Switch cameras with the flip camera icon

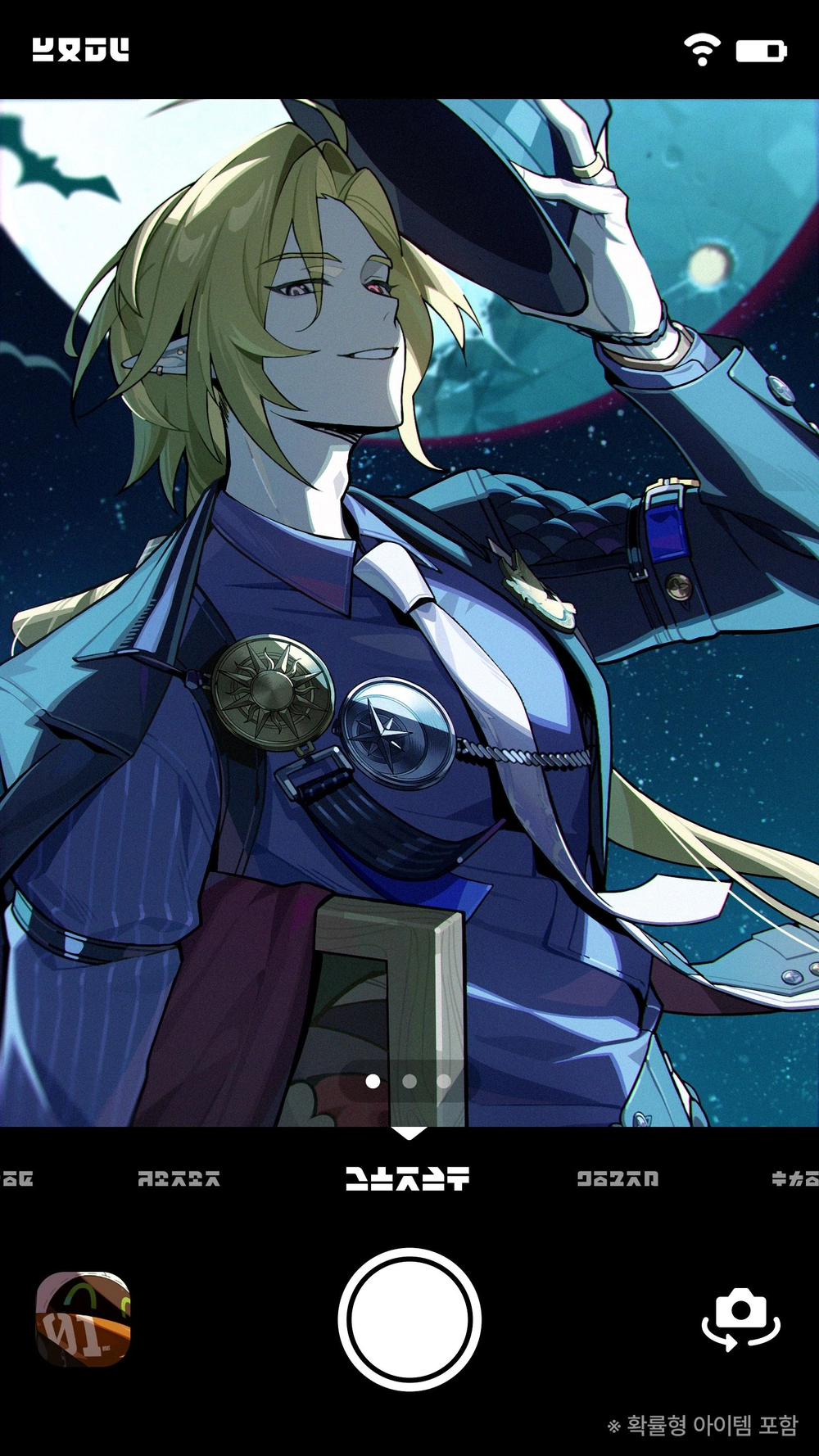[740, 1318]
